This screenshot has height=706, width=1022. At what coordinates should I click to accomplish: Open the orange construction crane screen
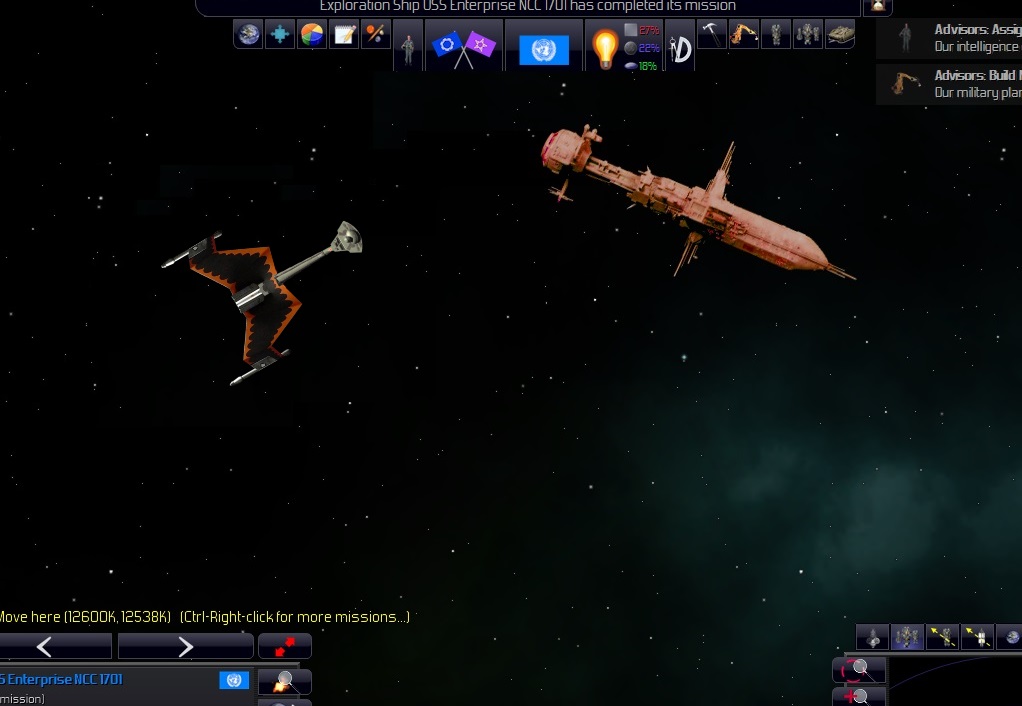[743, 34]
